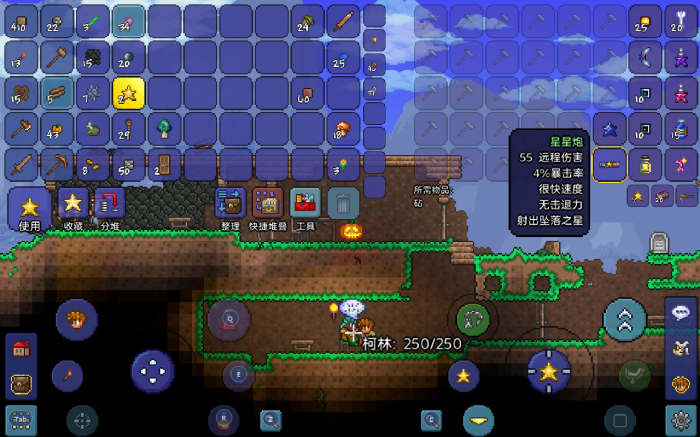Select the wooden door inventory slot
The image size is (700, 437).
pyautogui.click(x=165, y=165)
